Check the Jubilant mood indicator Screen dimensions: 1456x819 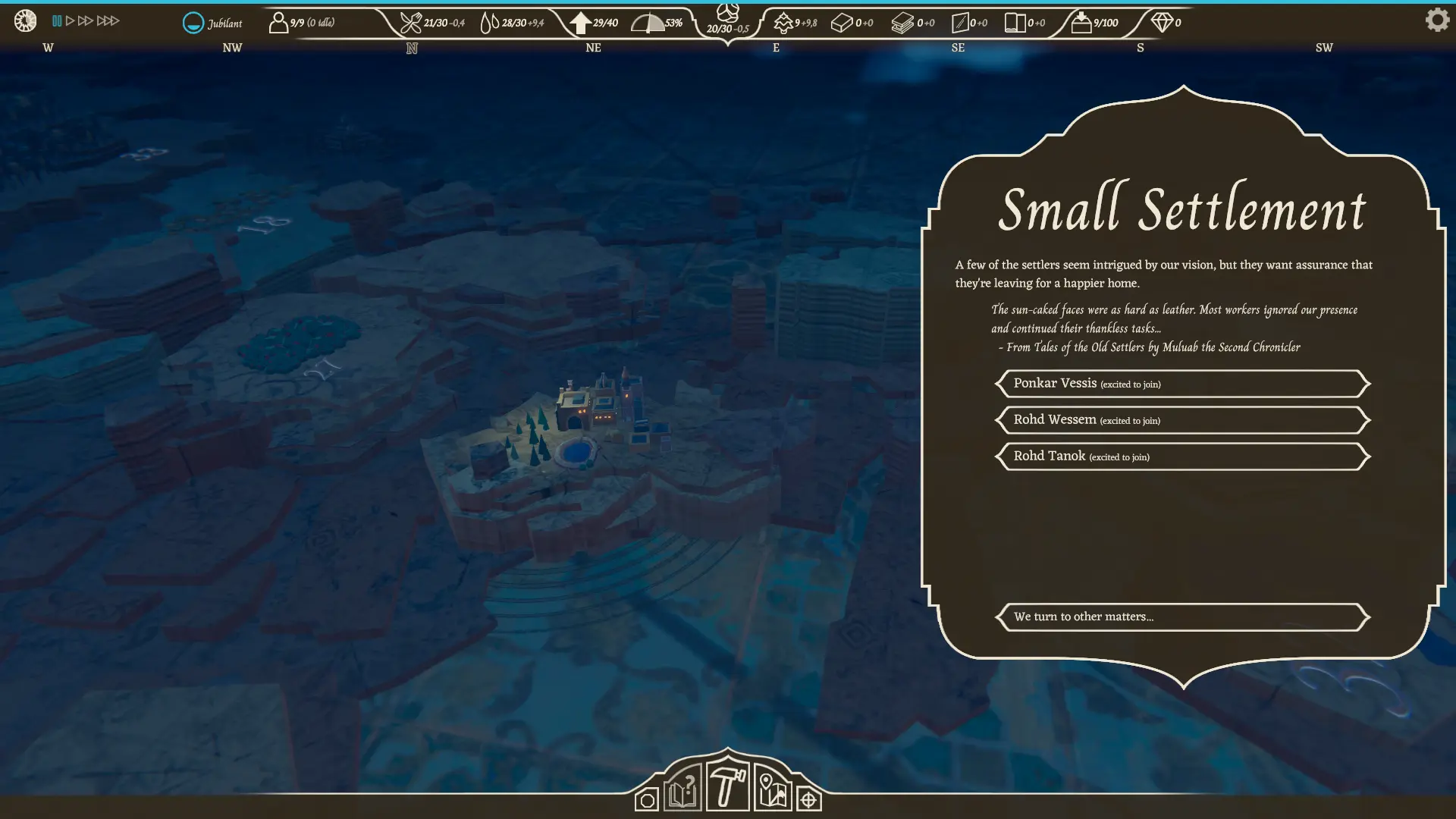(194, 23)
